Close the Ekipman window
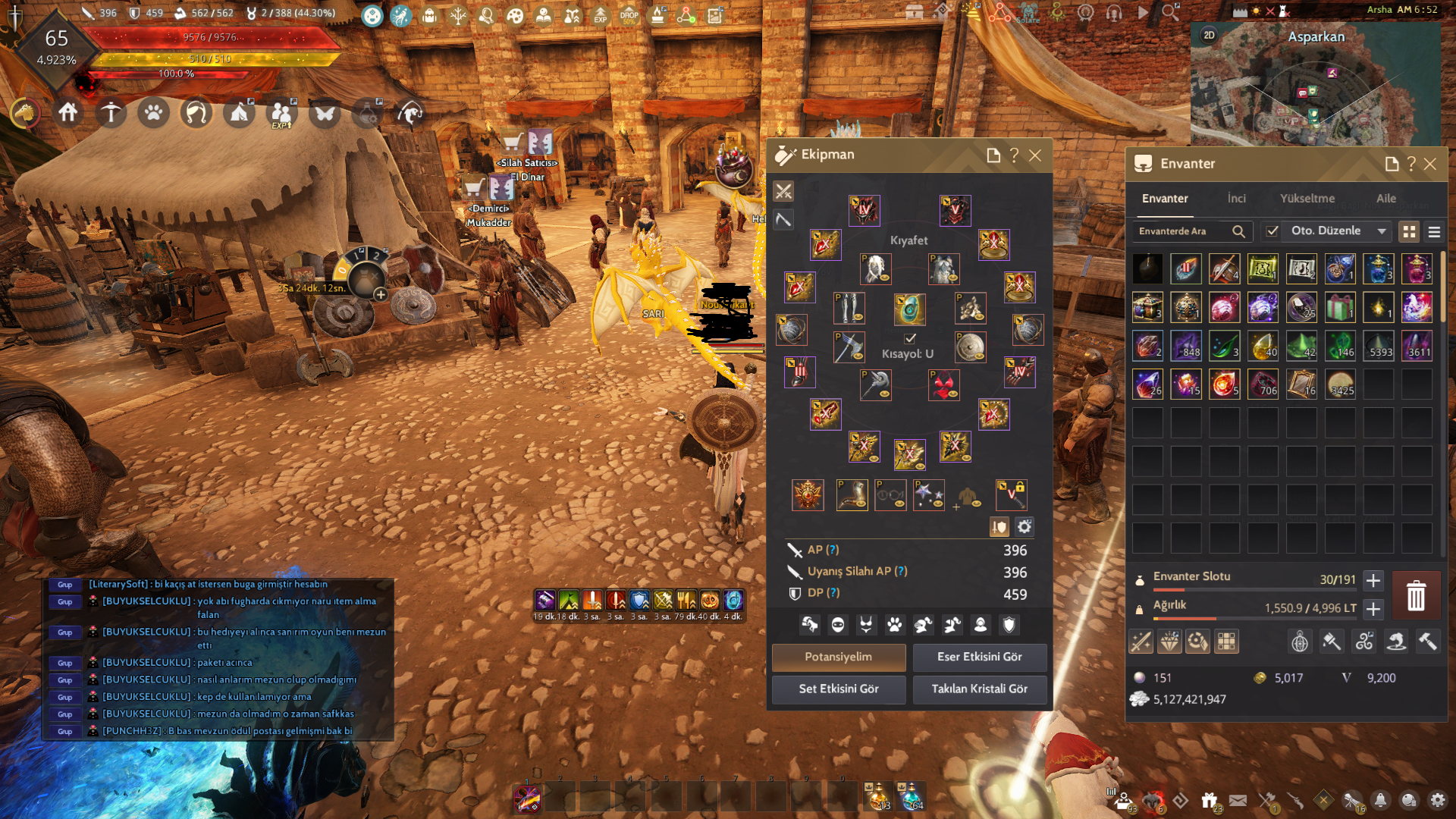 coord(1035,155)
